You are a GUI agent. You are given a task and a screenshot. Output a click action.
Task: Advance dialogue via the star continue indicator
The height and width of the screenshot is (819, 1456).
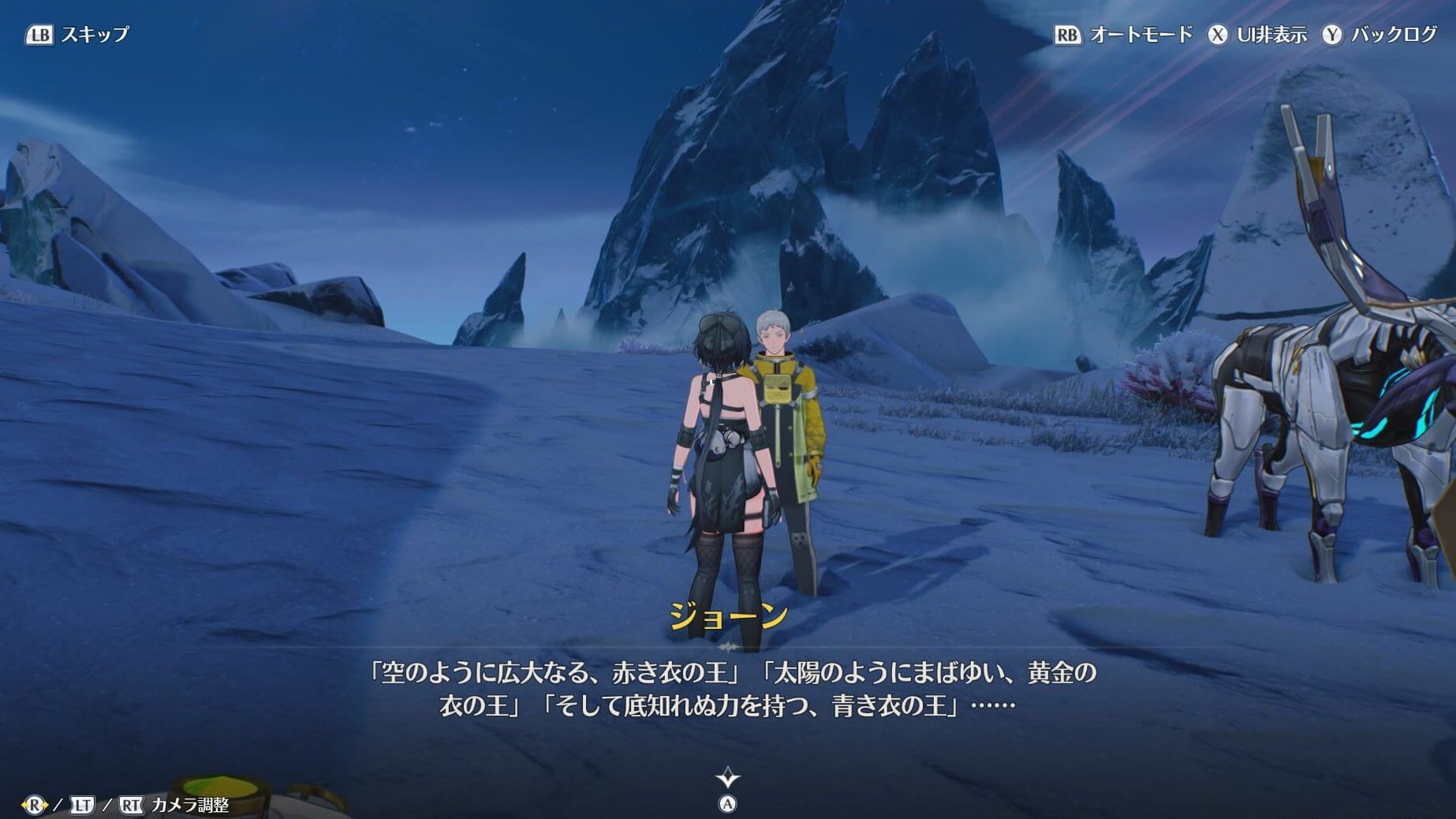(x=727, y=780)
